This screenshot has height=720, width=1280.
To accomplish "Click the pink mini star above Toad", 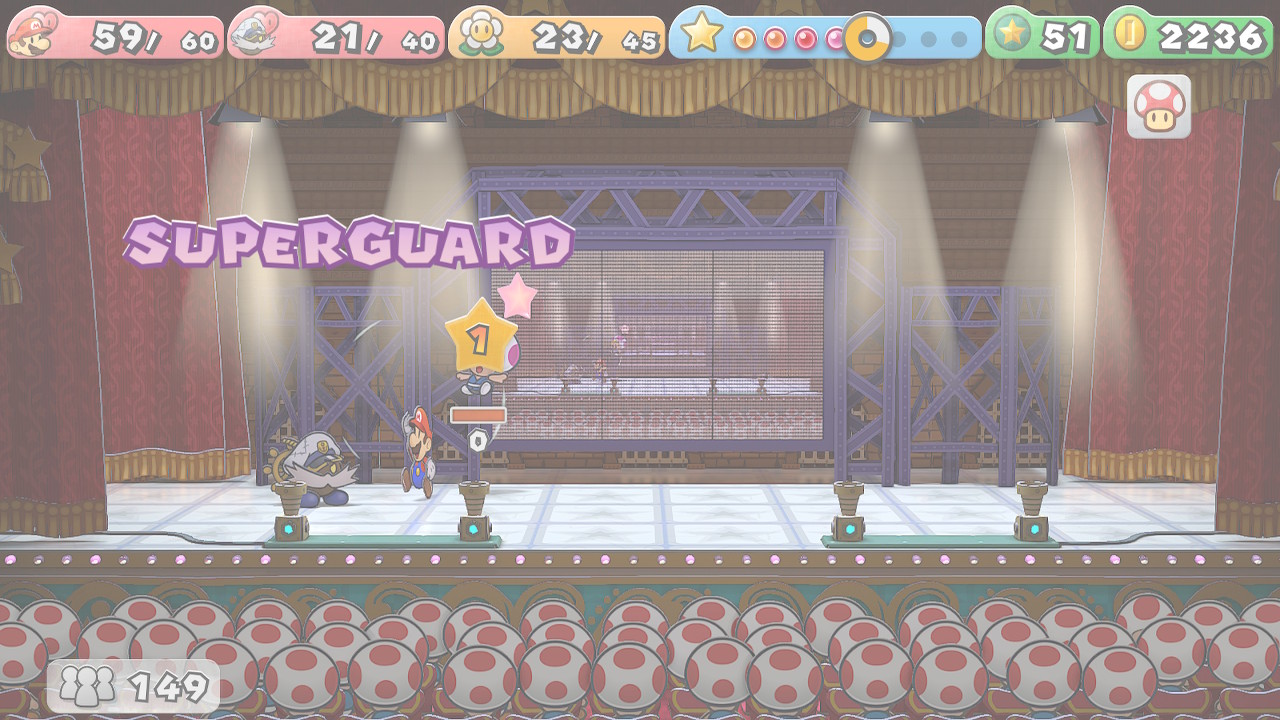I will [516, 296].
